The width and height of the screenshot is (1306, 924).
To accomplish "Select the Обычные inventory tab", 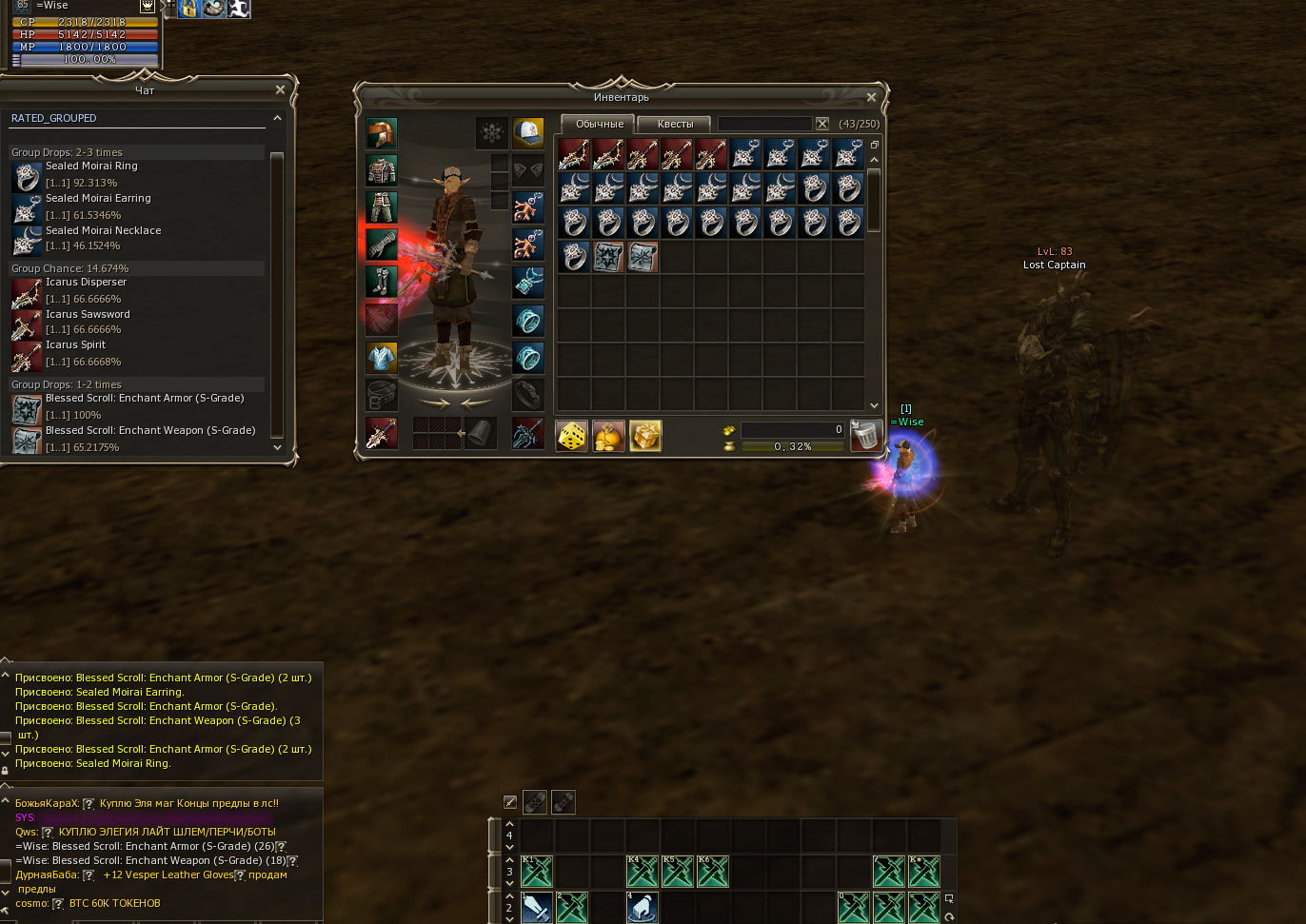I will pyautogui.click(x=597, y=124).
